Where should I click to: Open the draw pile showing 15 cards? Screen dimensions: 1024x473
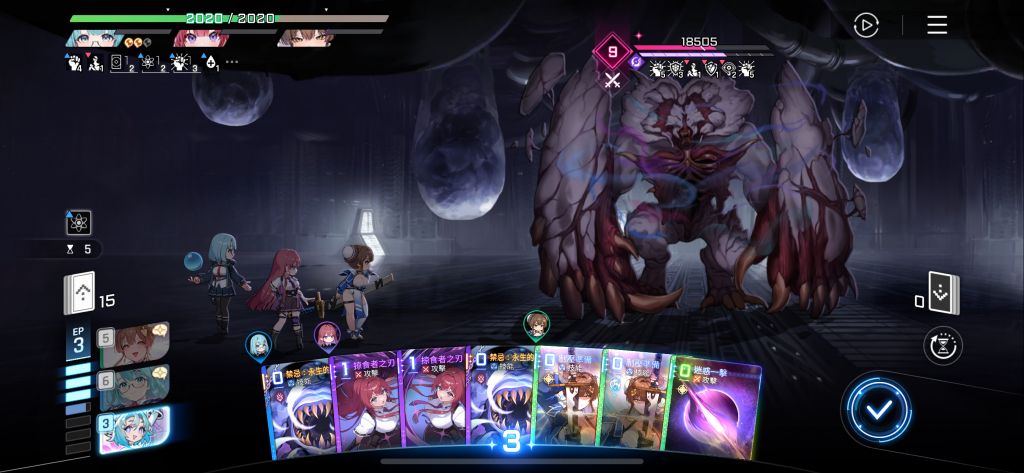(80, 294)
